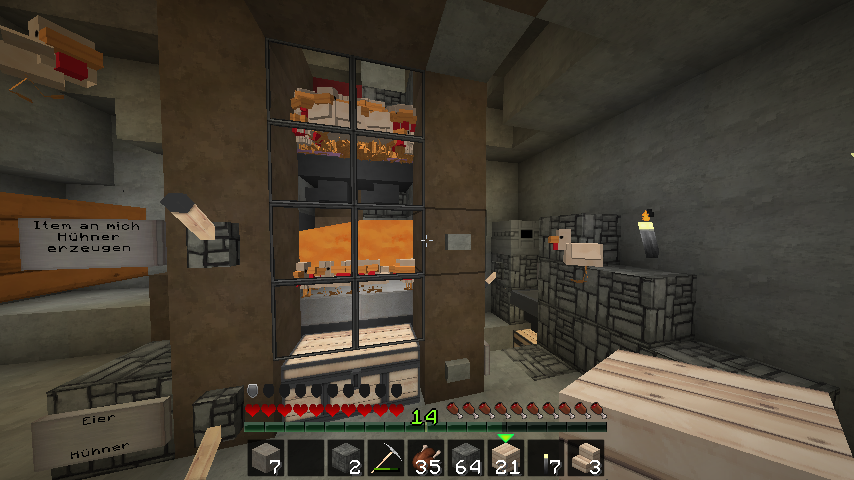This screenshot has height=480, width=854.
Task: Select the stone brick stack of 2
Action: pyautogui.click(x=345, y=458)
